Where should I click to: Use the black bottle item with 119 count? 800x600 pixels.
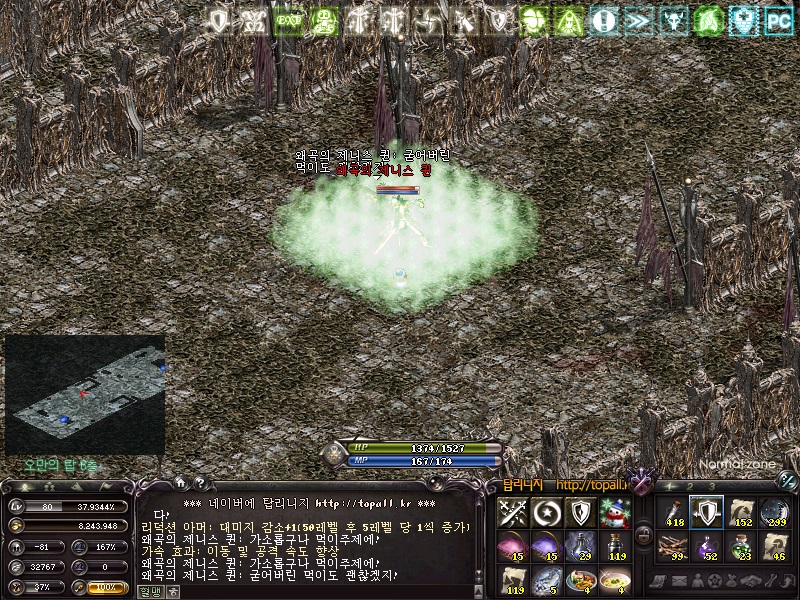pyautogui.click(x=614, y=546)
